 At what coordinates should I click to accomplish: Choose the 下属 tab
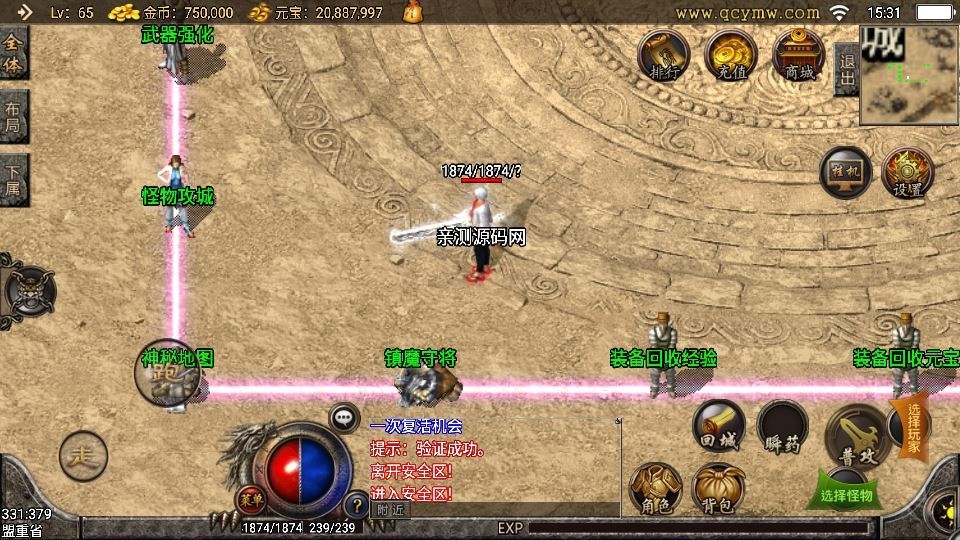[13, 180]
